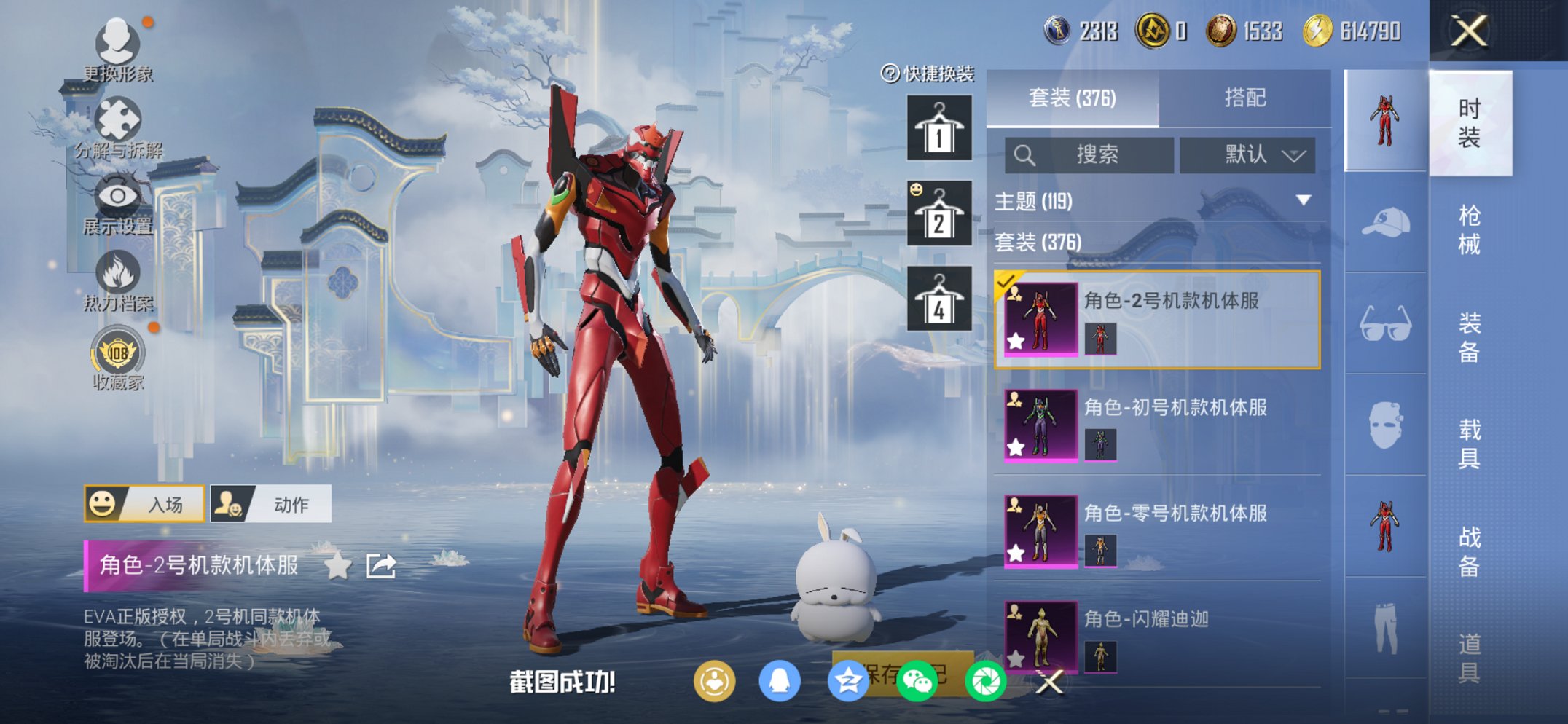This screenshot has width=1568, height=724.
Task: Switch to quick outfit preset 1
Action: (938, 127)
